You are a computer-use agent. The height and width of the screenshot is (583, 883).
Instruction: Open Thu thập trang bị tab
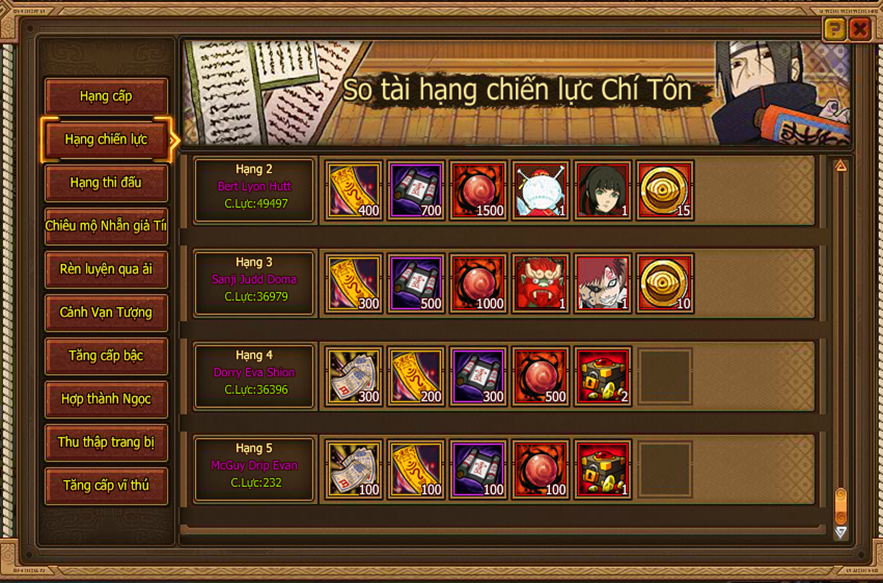tap(106, 442)
